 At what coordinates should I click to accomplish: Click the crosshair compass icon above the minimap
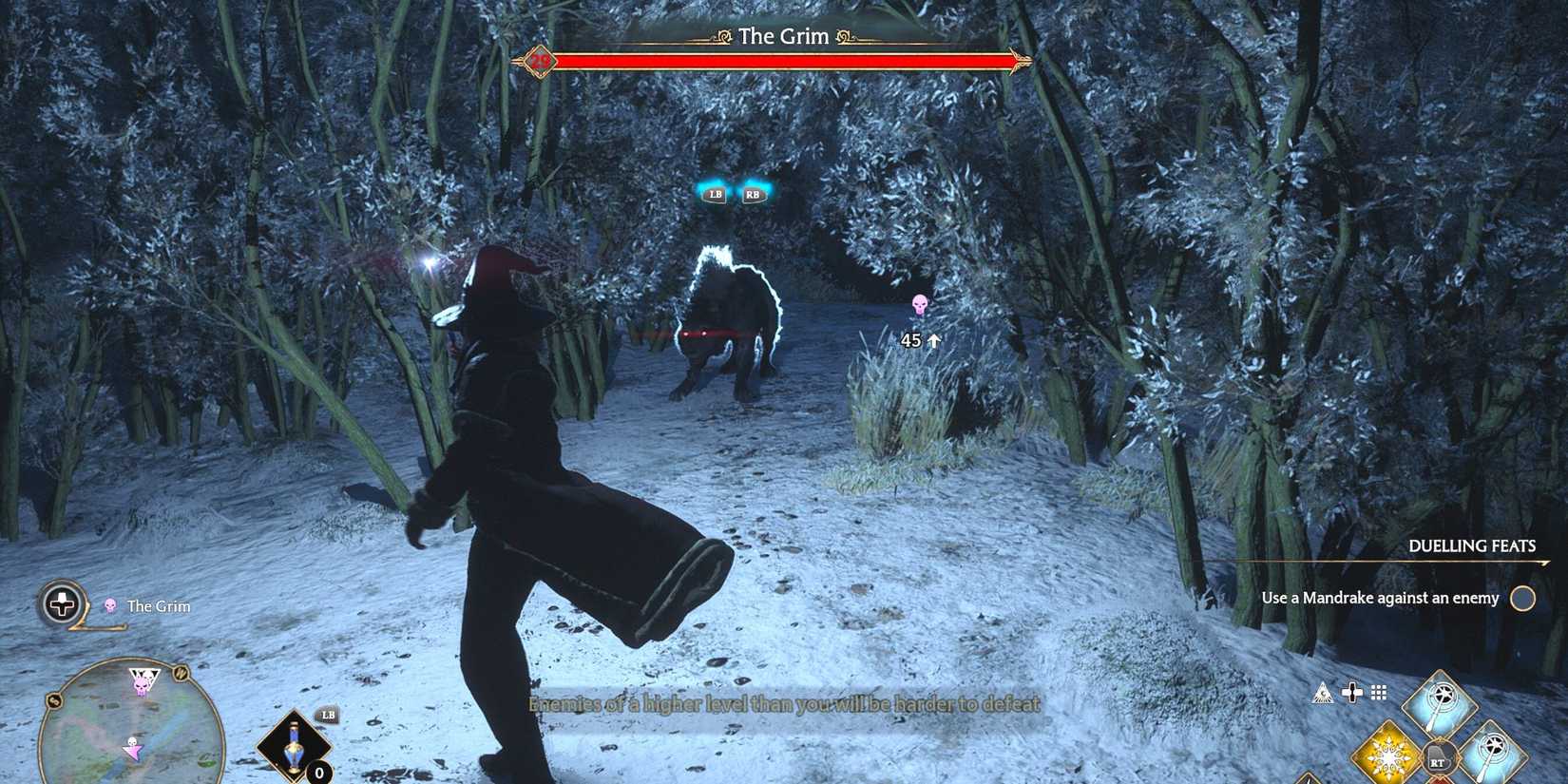click(x=61, y=604)
